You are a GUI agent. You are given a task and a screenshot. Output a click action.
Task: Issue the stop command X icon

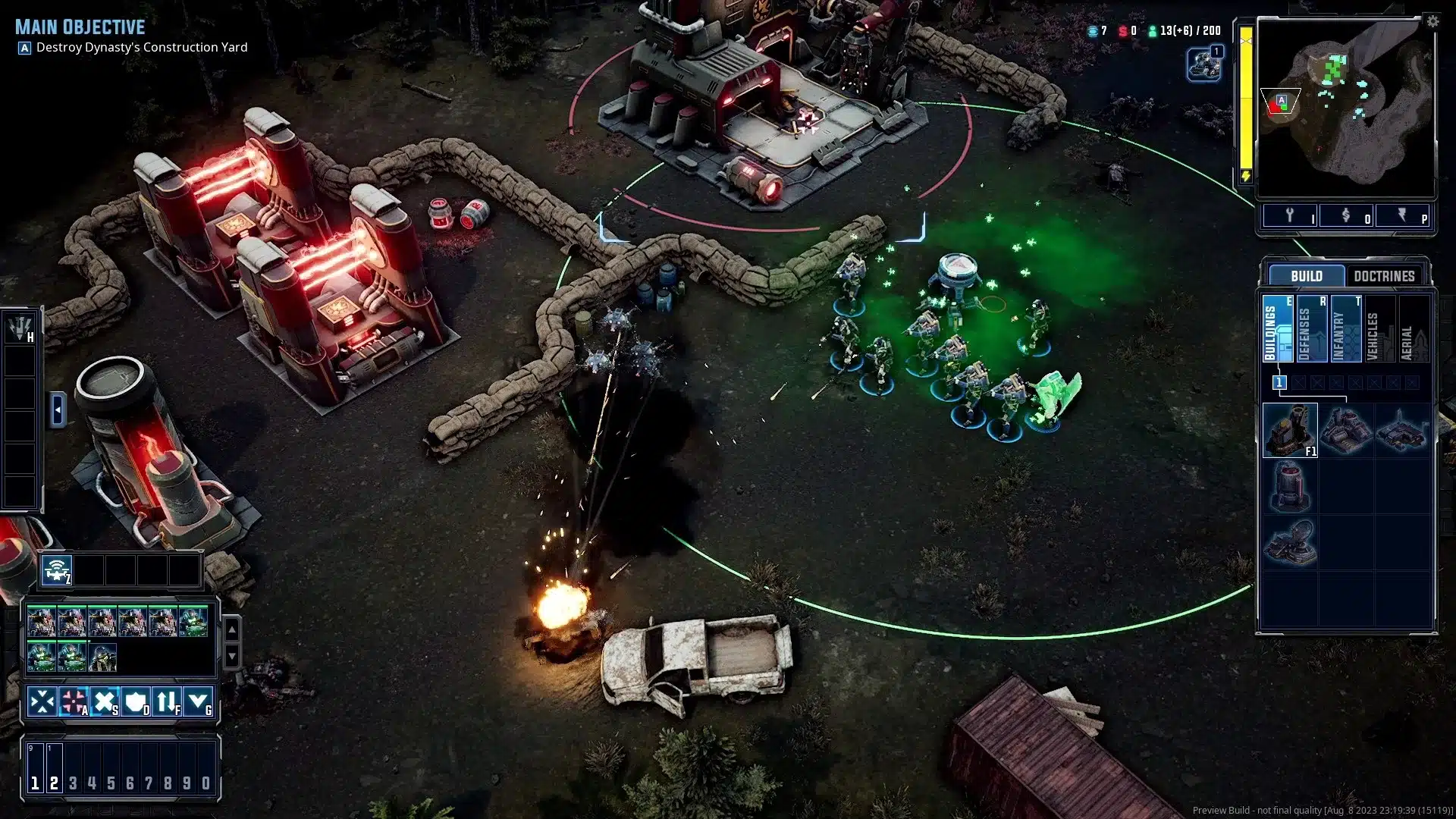105,701
